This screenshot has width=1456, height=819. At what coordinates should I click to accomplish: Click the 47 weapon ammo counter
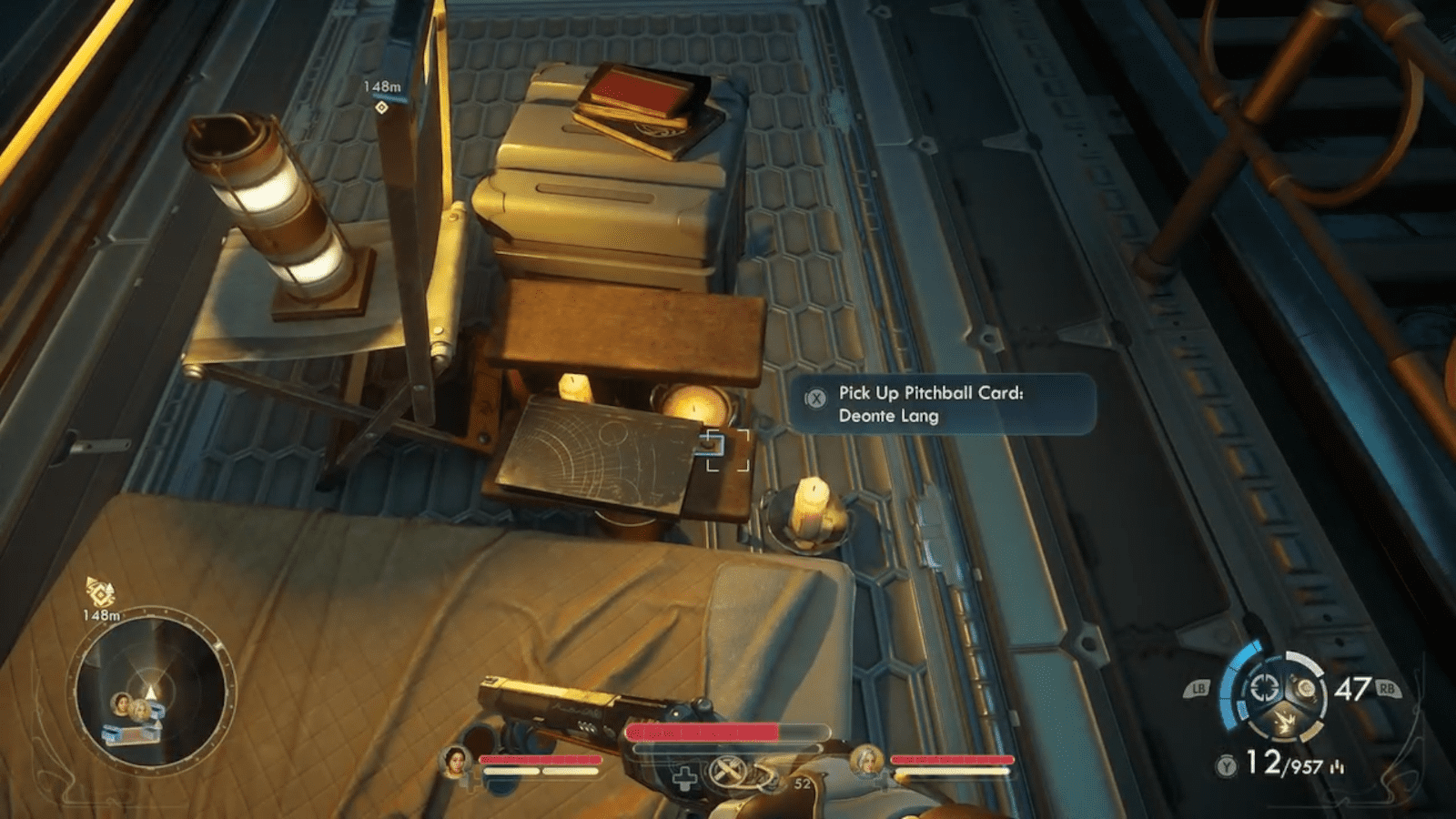pyautogui.click(x=1354, y=688)
